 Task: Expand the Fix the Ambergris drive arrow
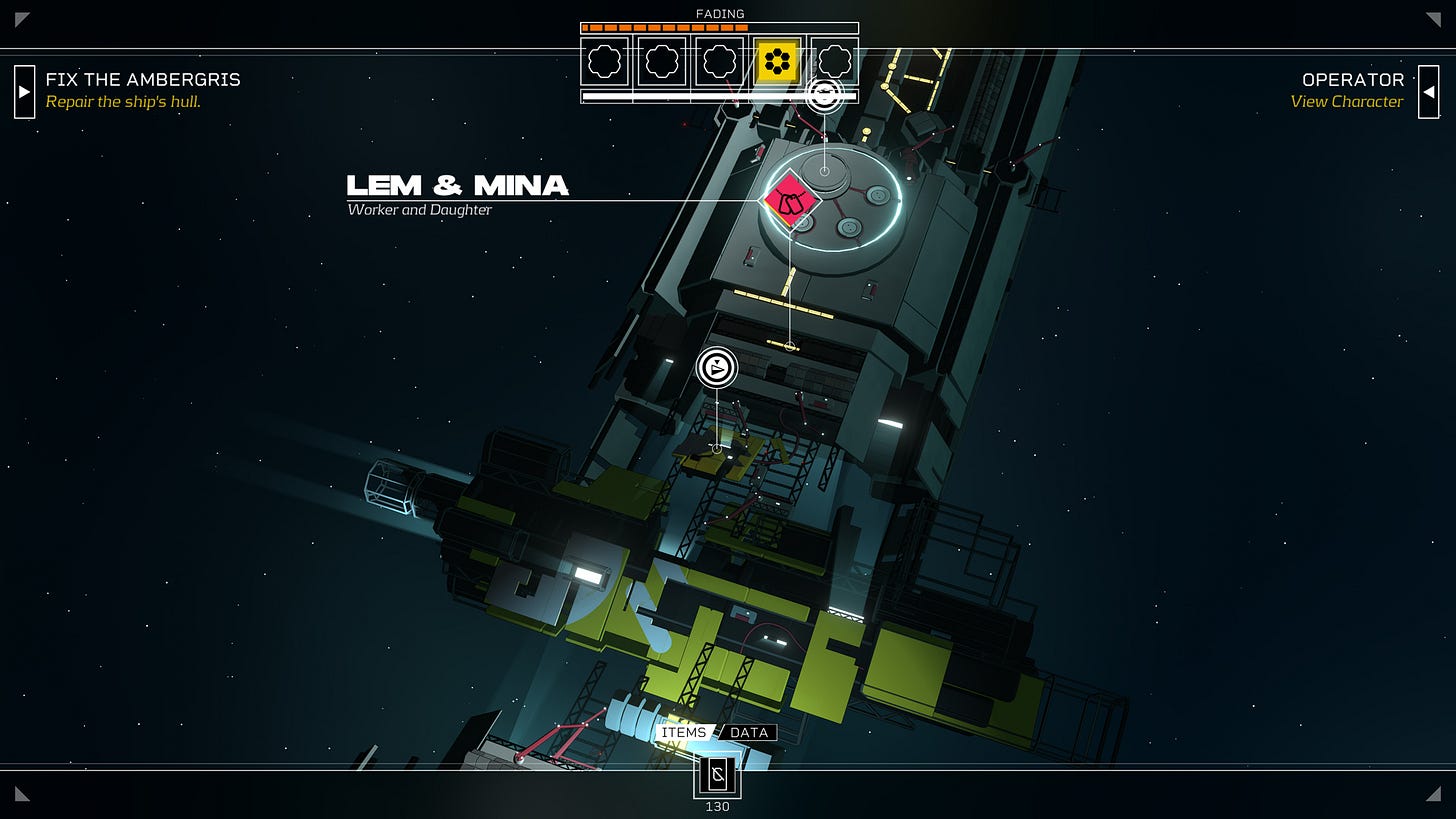coord(25,92)
